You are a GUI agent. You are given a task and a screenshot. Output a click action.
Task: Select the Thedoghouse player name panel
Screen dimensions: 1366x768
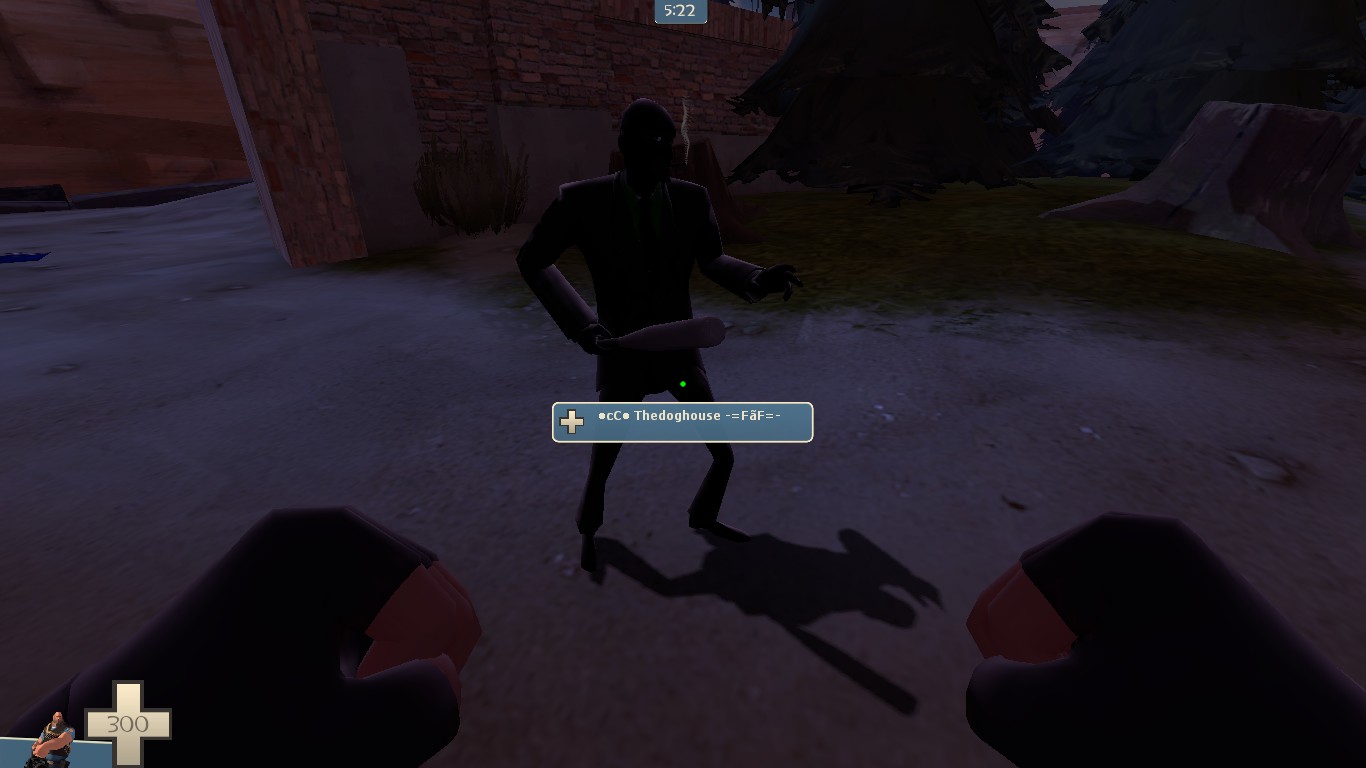coord(682,422)
